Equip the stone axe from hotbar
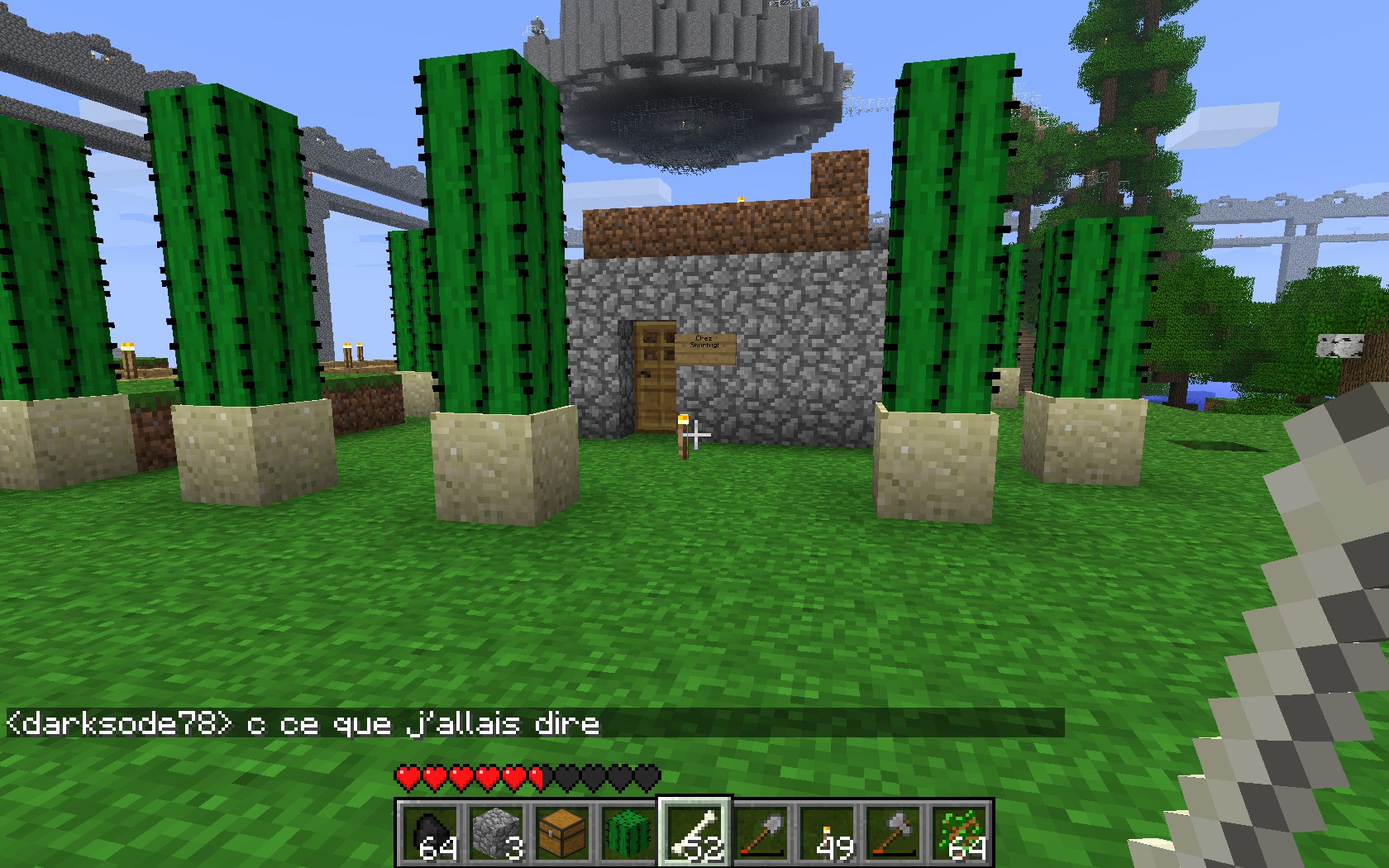The height and width of the screenshot is (868, 1389). [x=893, y=832]
